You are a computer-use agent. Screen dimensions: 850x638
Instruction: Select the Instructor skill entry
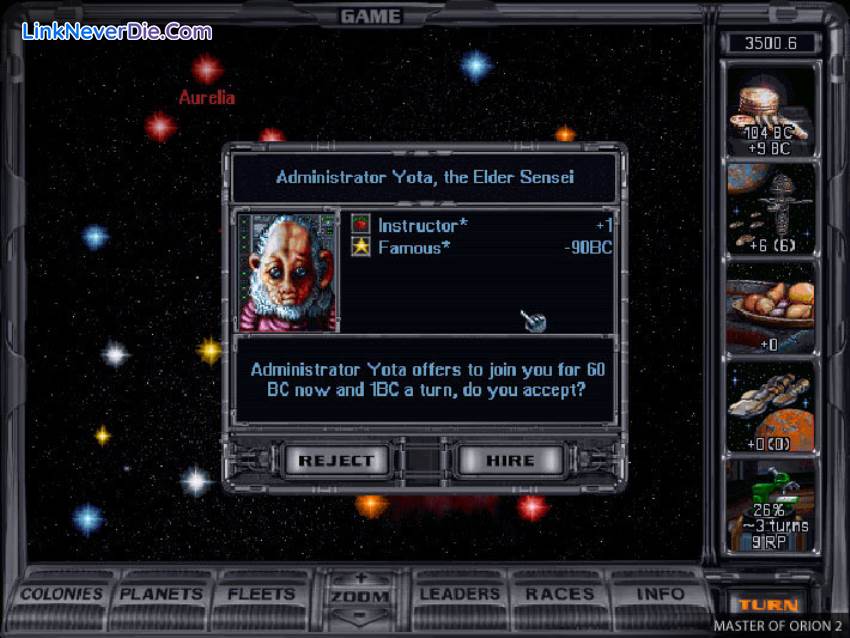coord(422,225)
